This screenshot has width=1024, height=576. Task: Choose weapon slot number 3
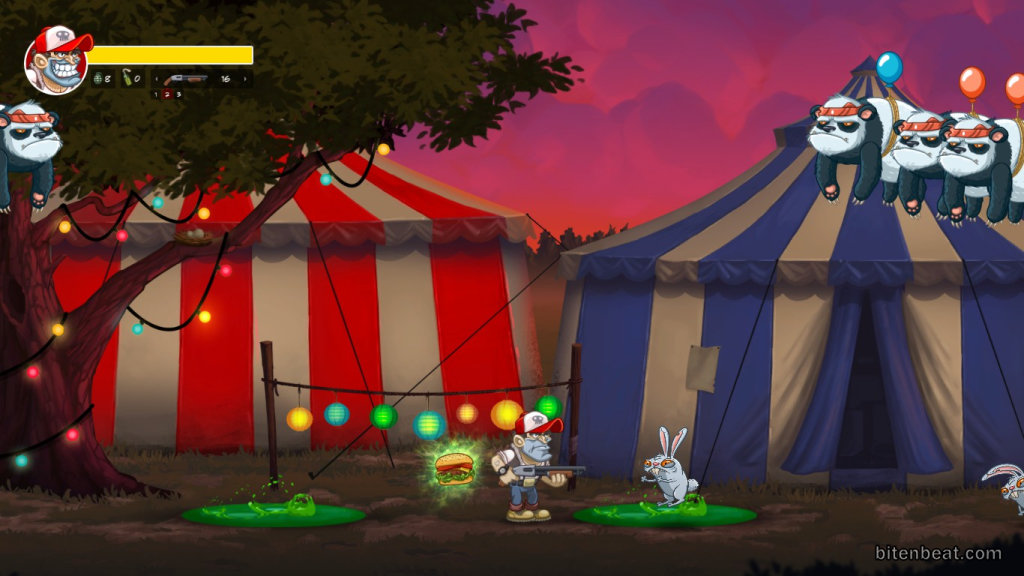tap(179, 94)
